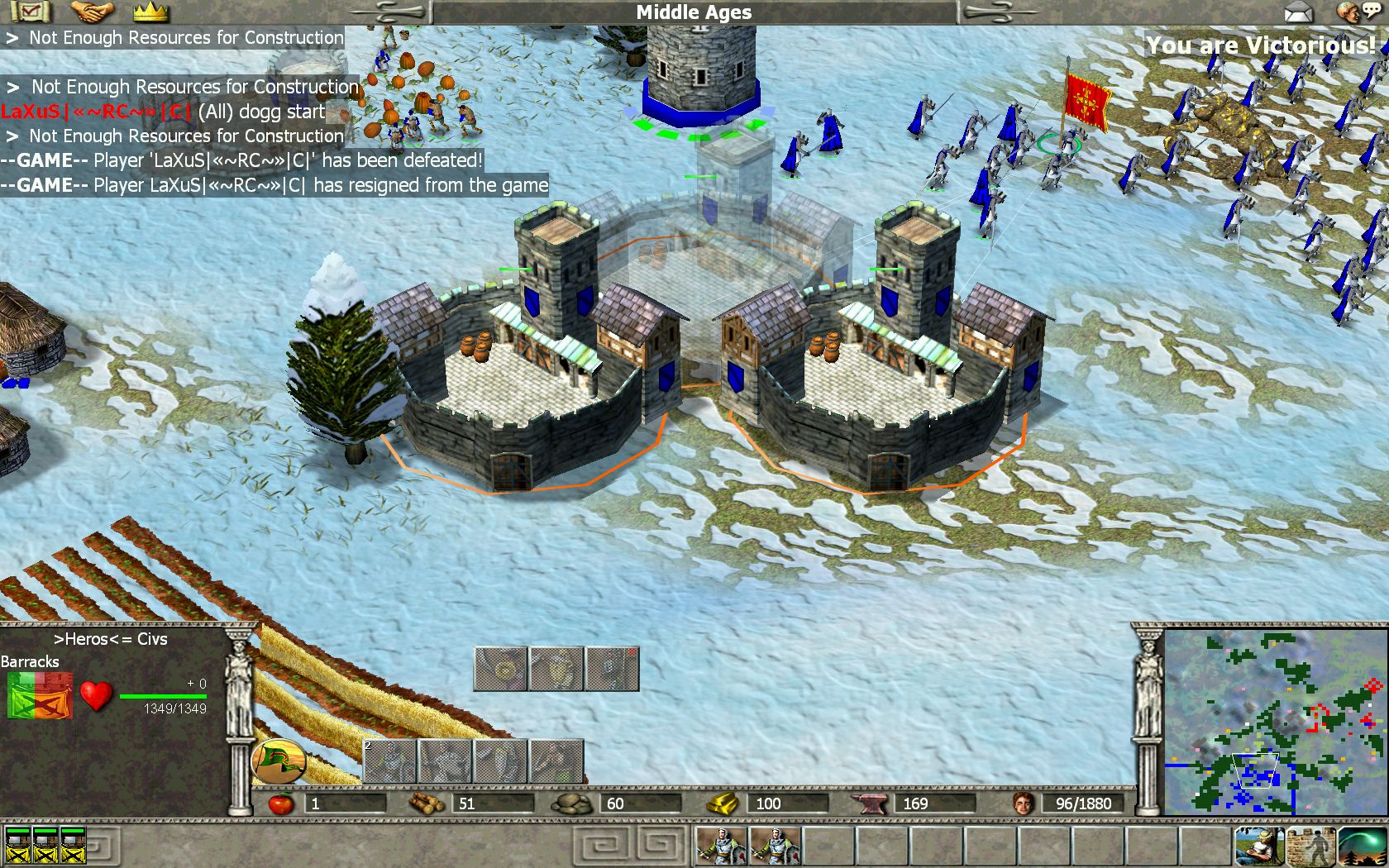1389x868 pixels.
Task: Click the gold crown icon
Action: 150,12
